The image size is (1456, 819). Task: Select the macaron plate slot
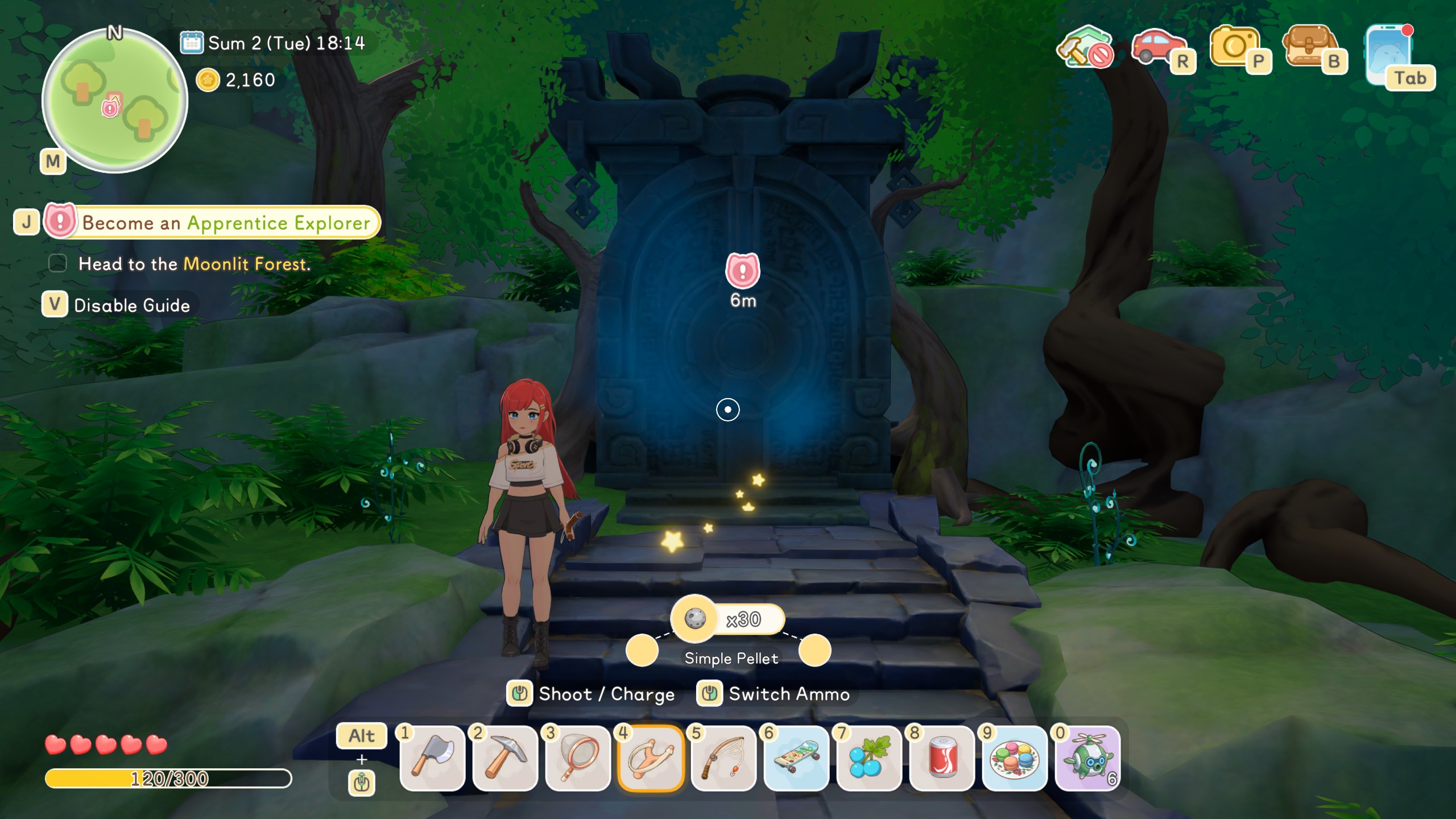[1015, 758]
